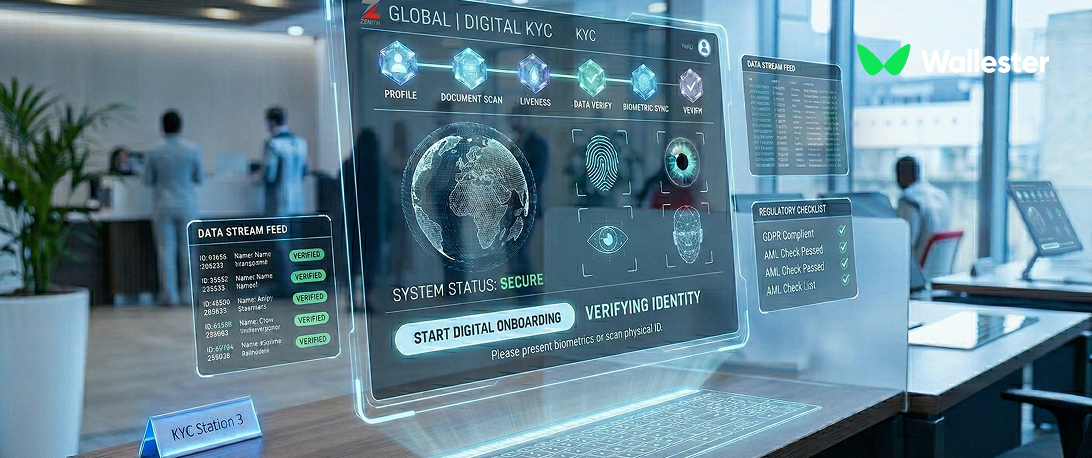Screen dimensions: 1092x458
Task: Pick the face recognition tile
Action: pyautogui.click(x=686, y=234)
